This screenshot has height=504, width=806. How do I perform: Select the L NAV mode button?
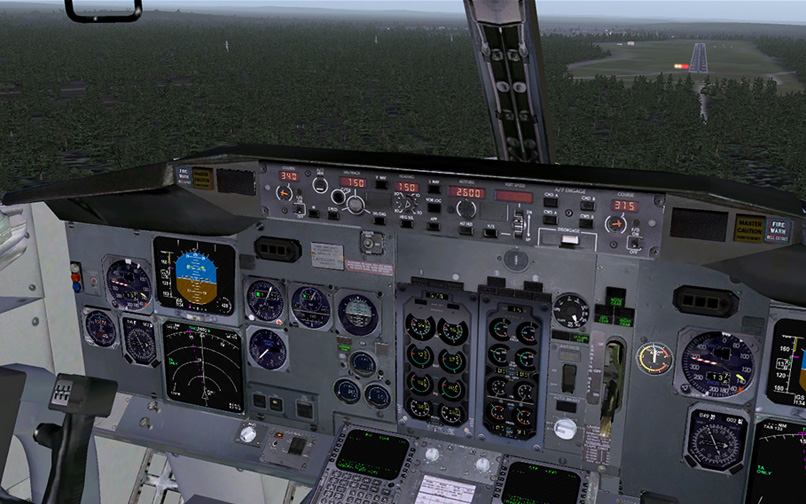click(435, 187)
